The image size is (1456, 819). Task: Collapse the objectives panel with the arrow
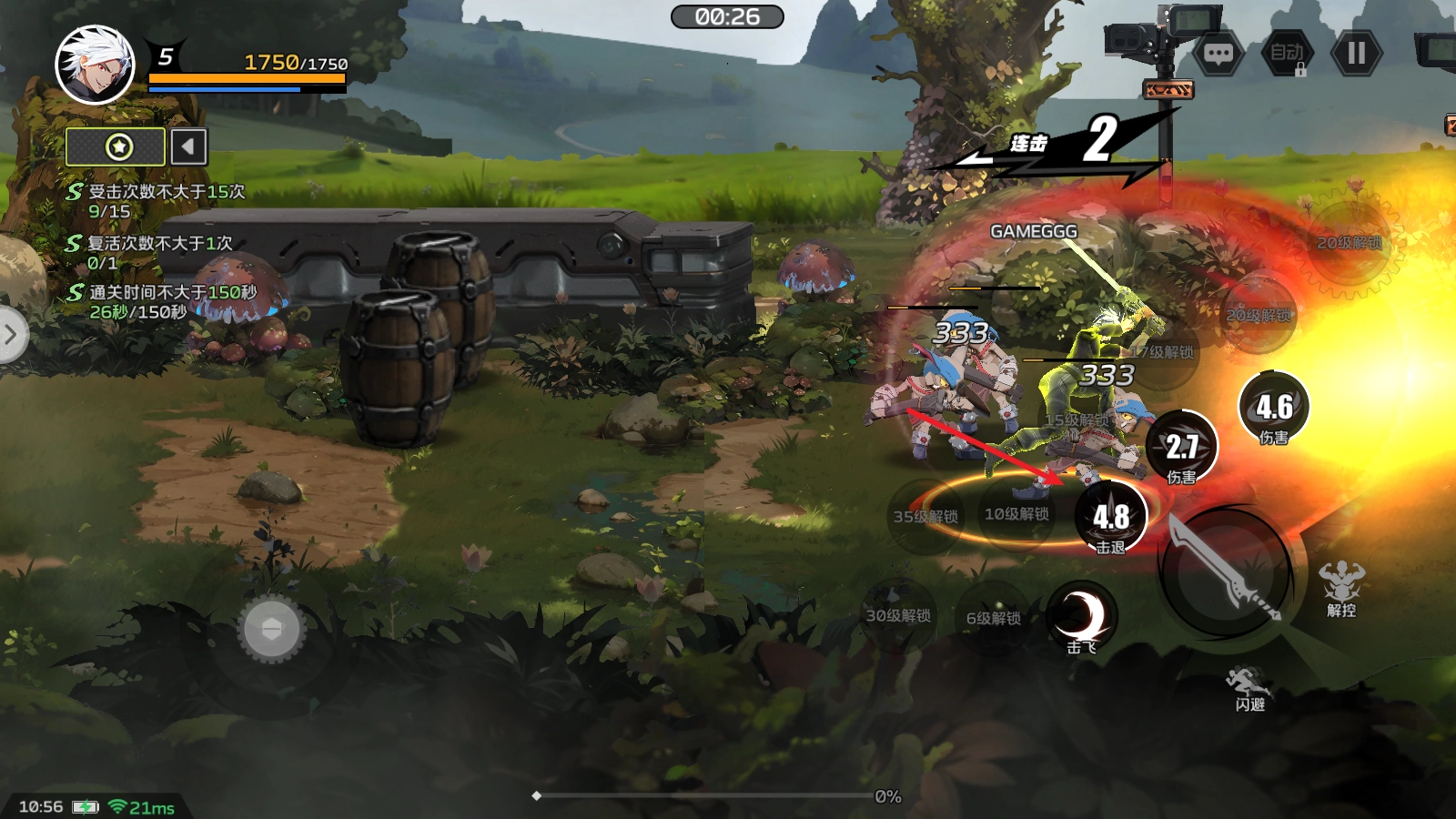pos(188,147)
